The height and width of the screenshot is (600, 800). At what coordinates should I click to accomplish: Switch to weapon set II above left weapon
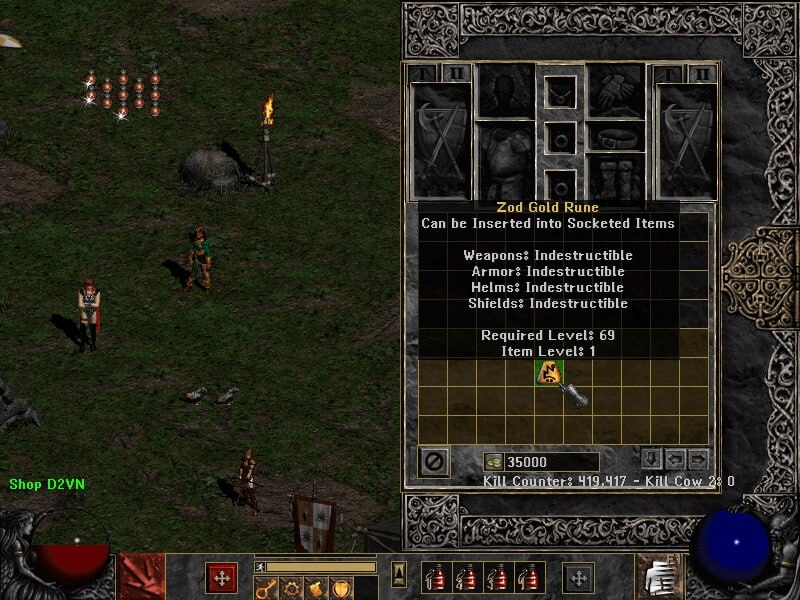click(457, 74)
